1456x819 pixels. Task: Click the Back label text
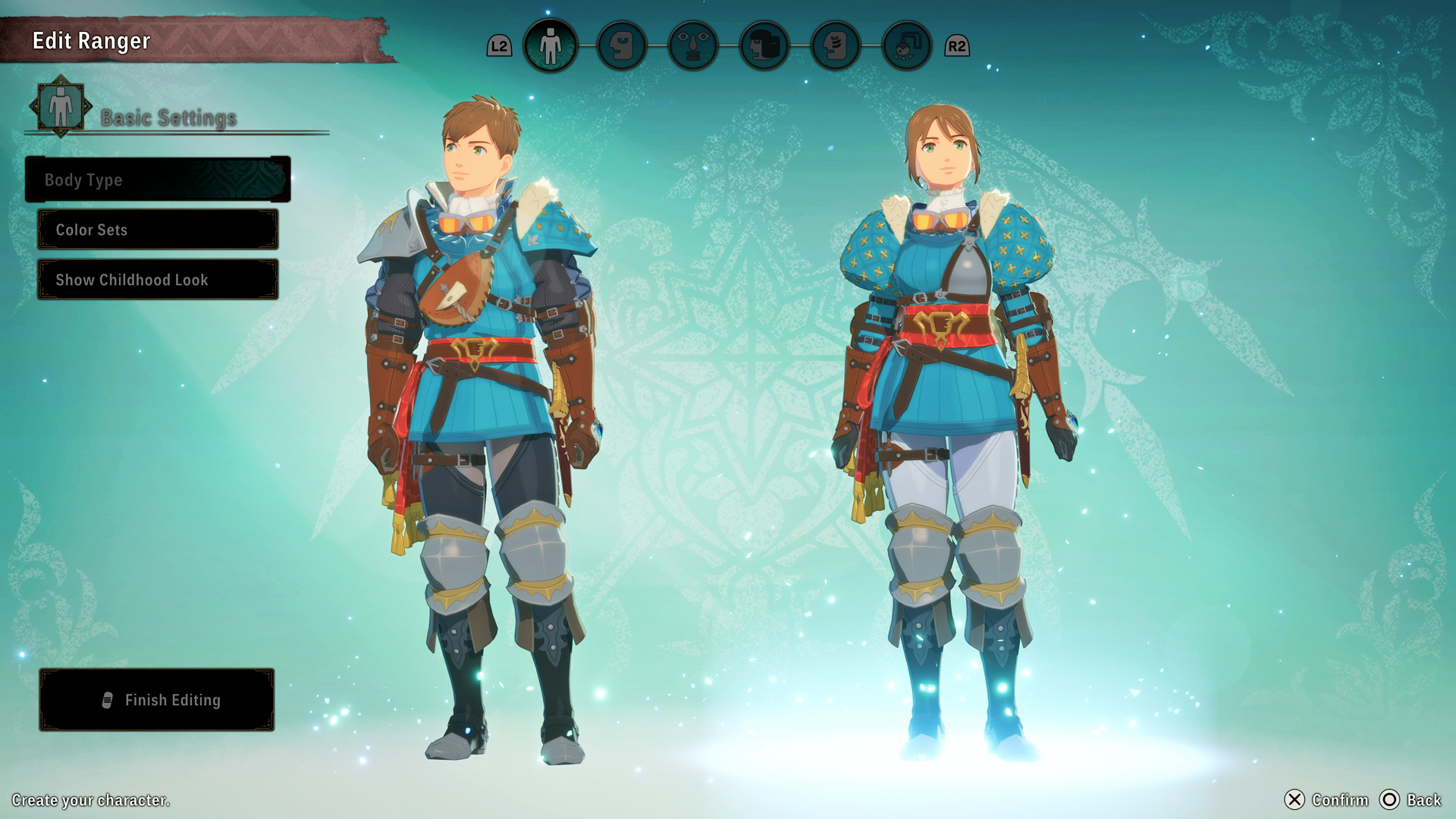pyautogui.click(x=1424, y=800)
